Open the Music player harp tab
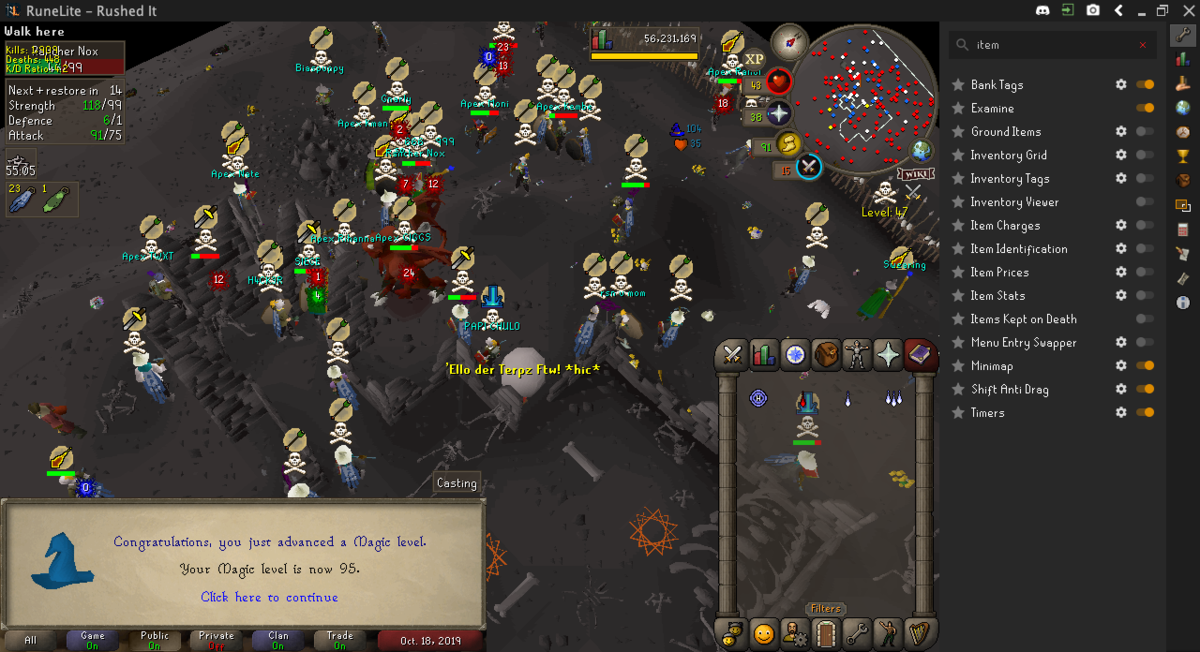 pos(918,633)
